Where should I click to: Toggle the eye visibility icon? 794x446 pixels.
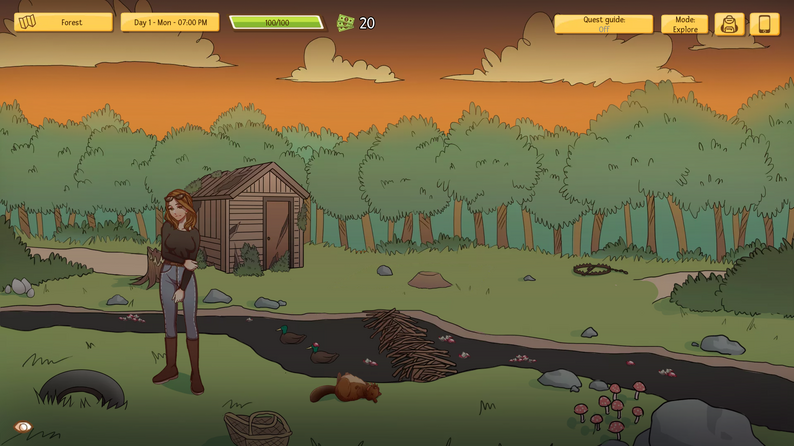pos(23,427)
